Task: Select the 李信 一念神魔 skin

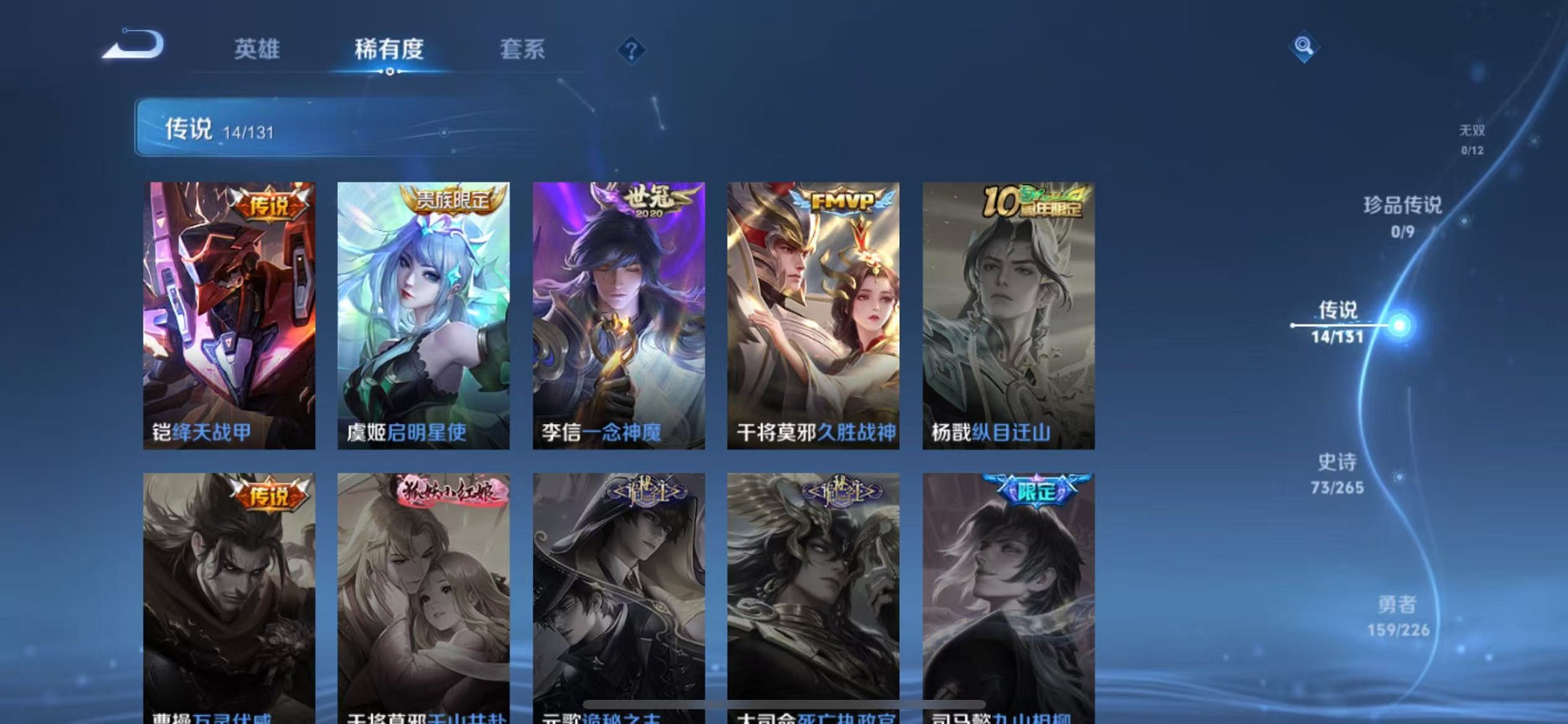Action: click(x=618, y=310)
